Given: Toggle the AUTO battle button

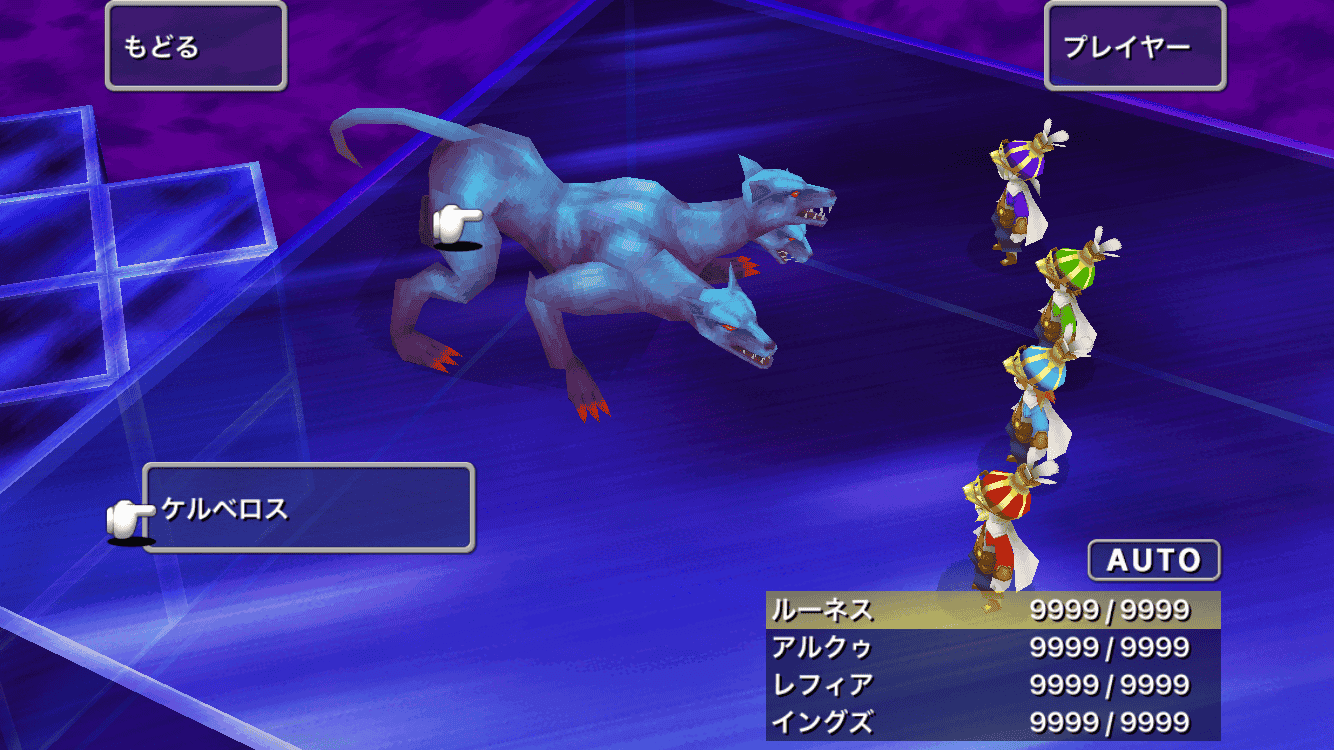Looking at the screenshot, I should pos(1154,560).
